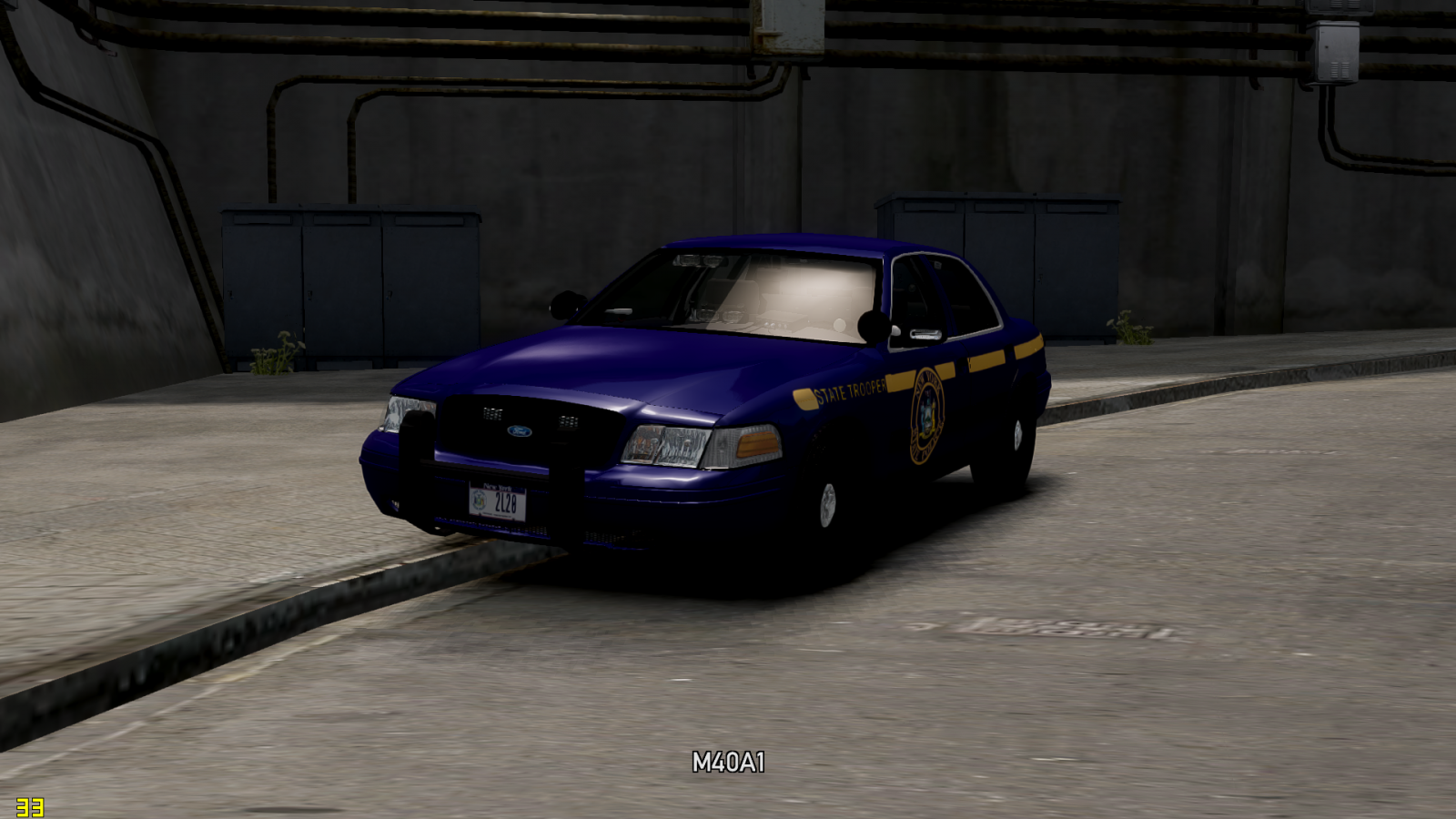Select the New York State Police door emblem
The image size is (1456, 819).
pyautogui.click(x=926, y=414)
